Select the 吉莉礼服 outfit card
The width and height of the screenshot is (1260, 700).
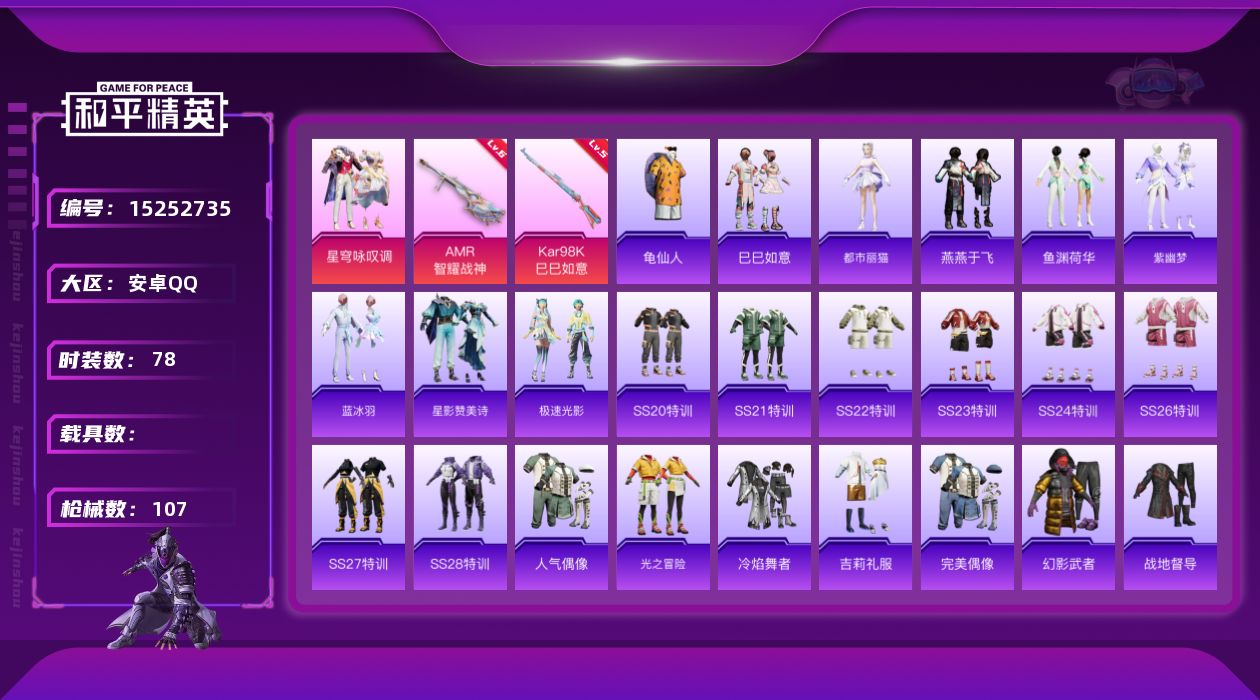coord(865,517)
